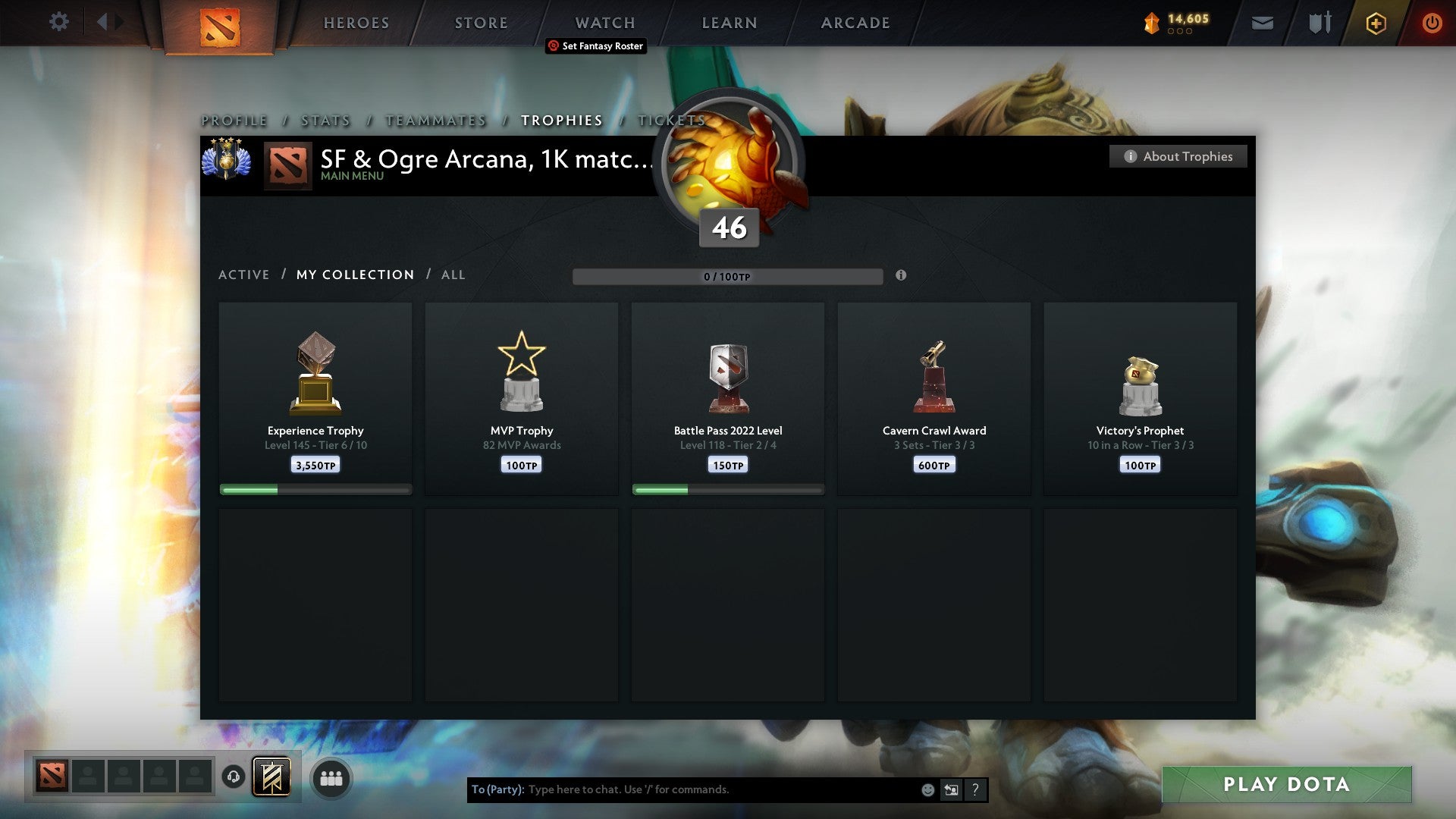Open the HEROES menu
This screenshot has height=819, width=1456.
click(x=356, y=22)
